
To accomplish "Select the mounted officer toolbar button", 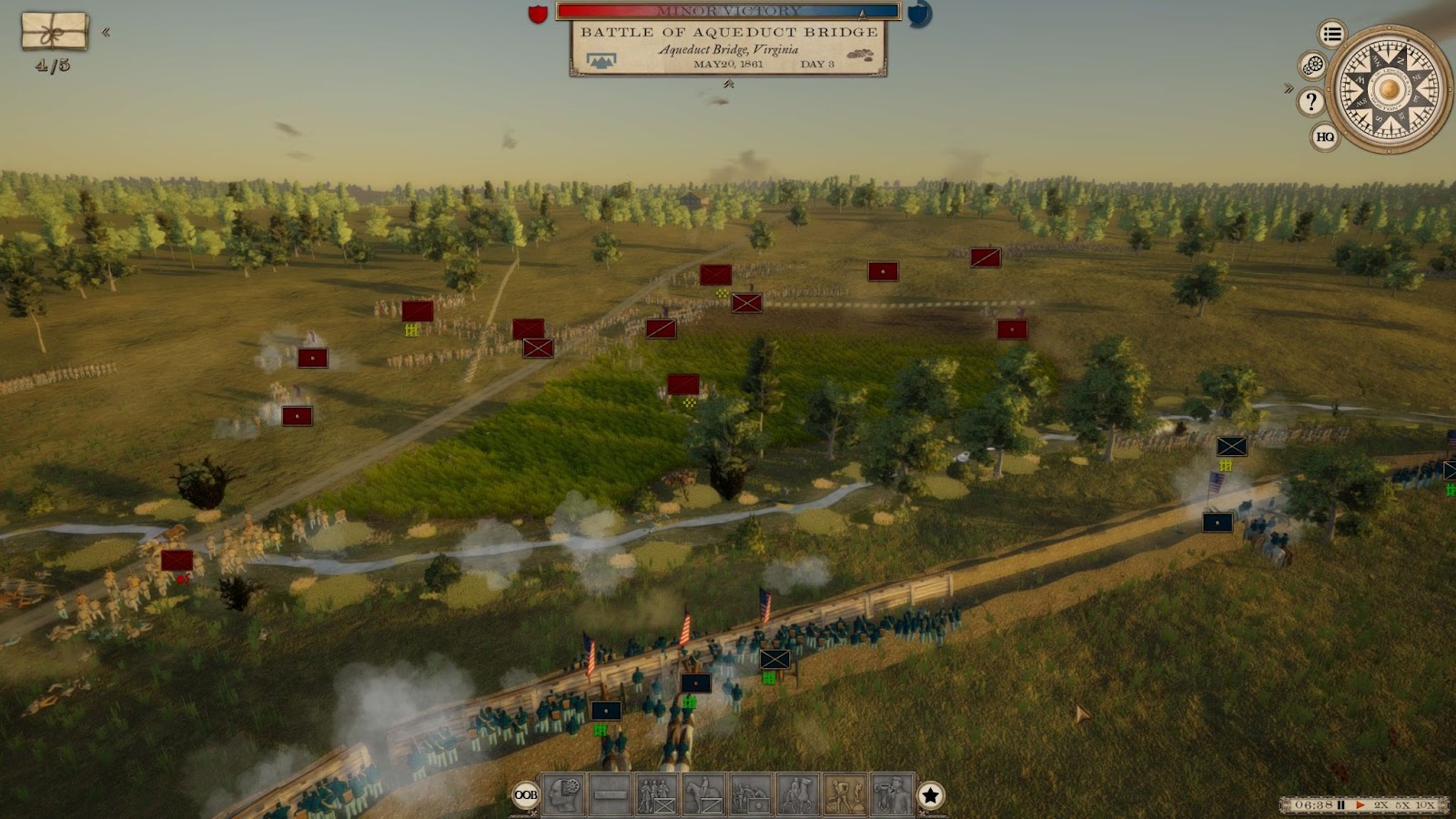I will (798, 795).
